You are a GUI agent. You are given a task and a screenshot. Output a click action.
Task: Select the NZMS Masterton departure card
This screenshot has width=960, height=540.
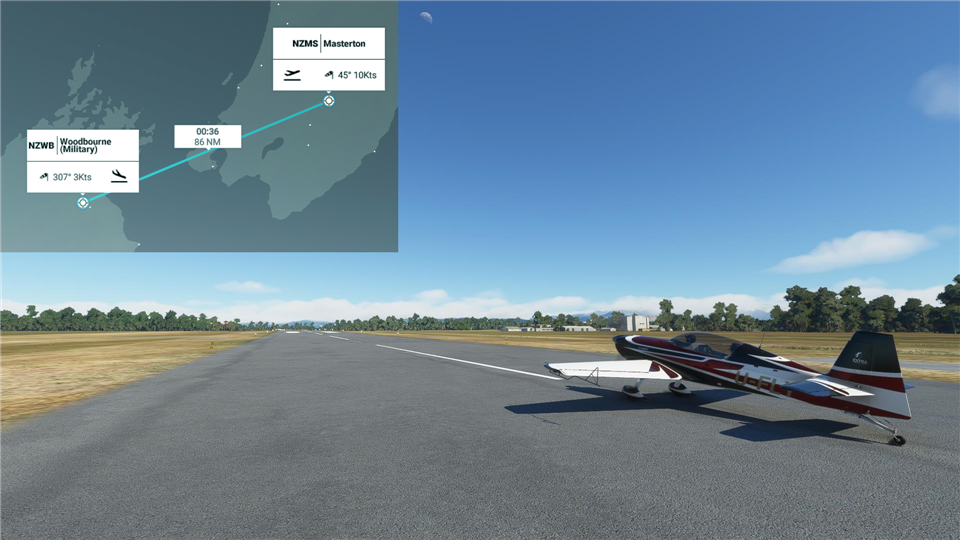pos(328,58)
